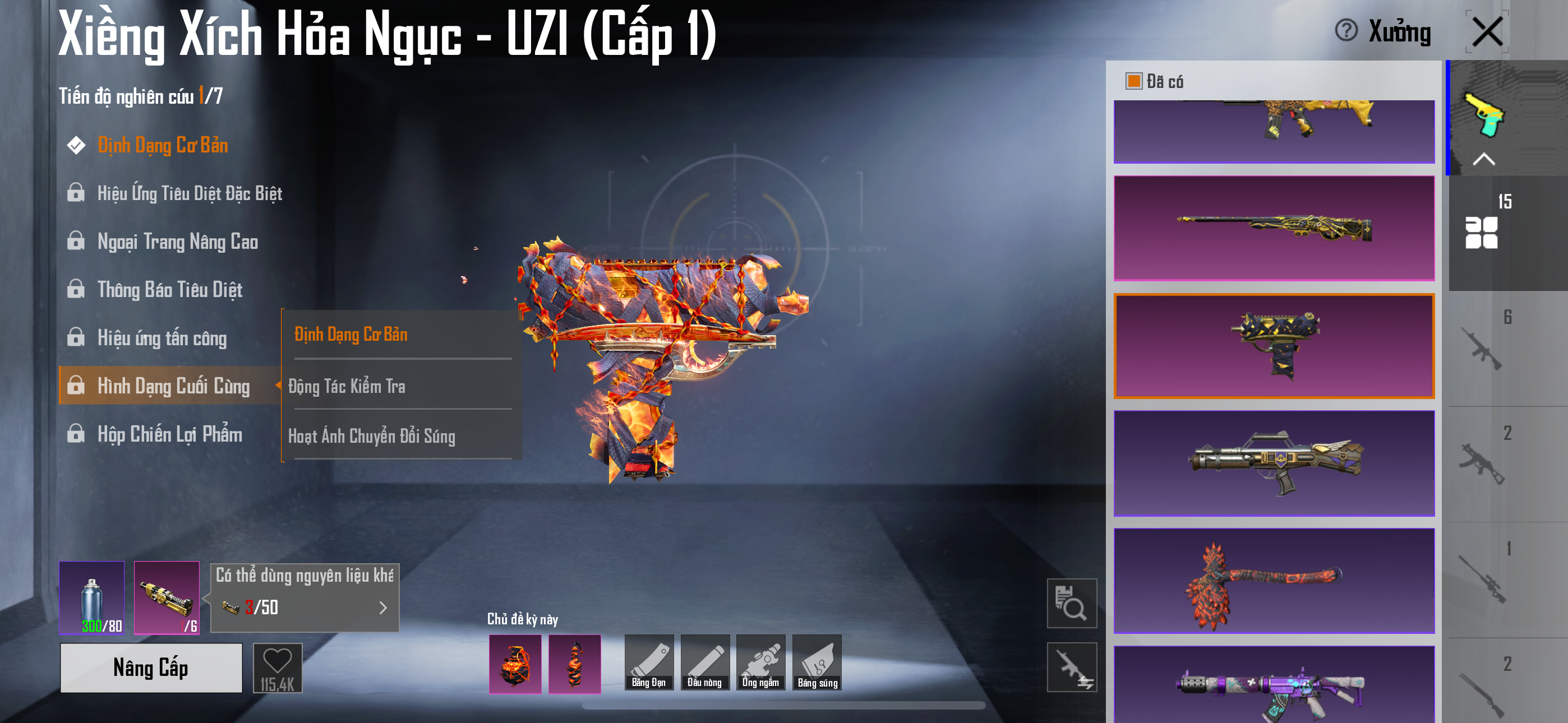Choose Ngoại Trang Nâng Cao entry
1568x723 pixels.
pos(177,242)
